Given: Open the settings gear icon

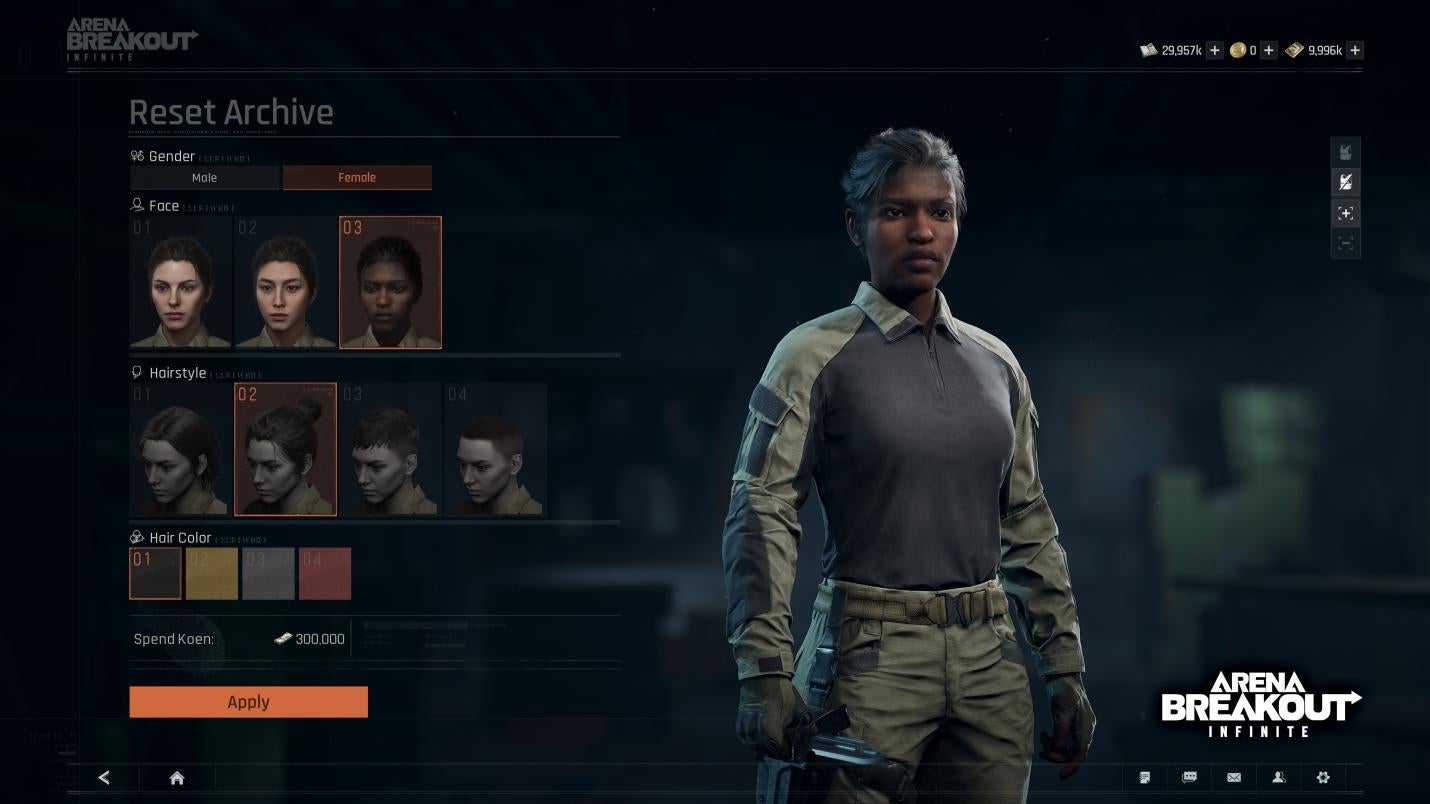Looking at the screenshot, I should point(1323,778).
